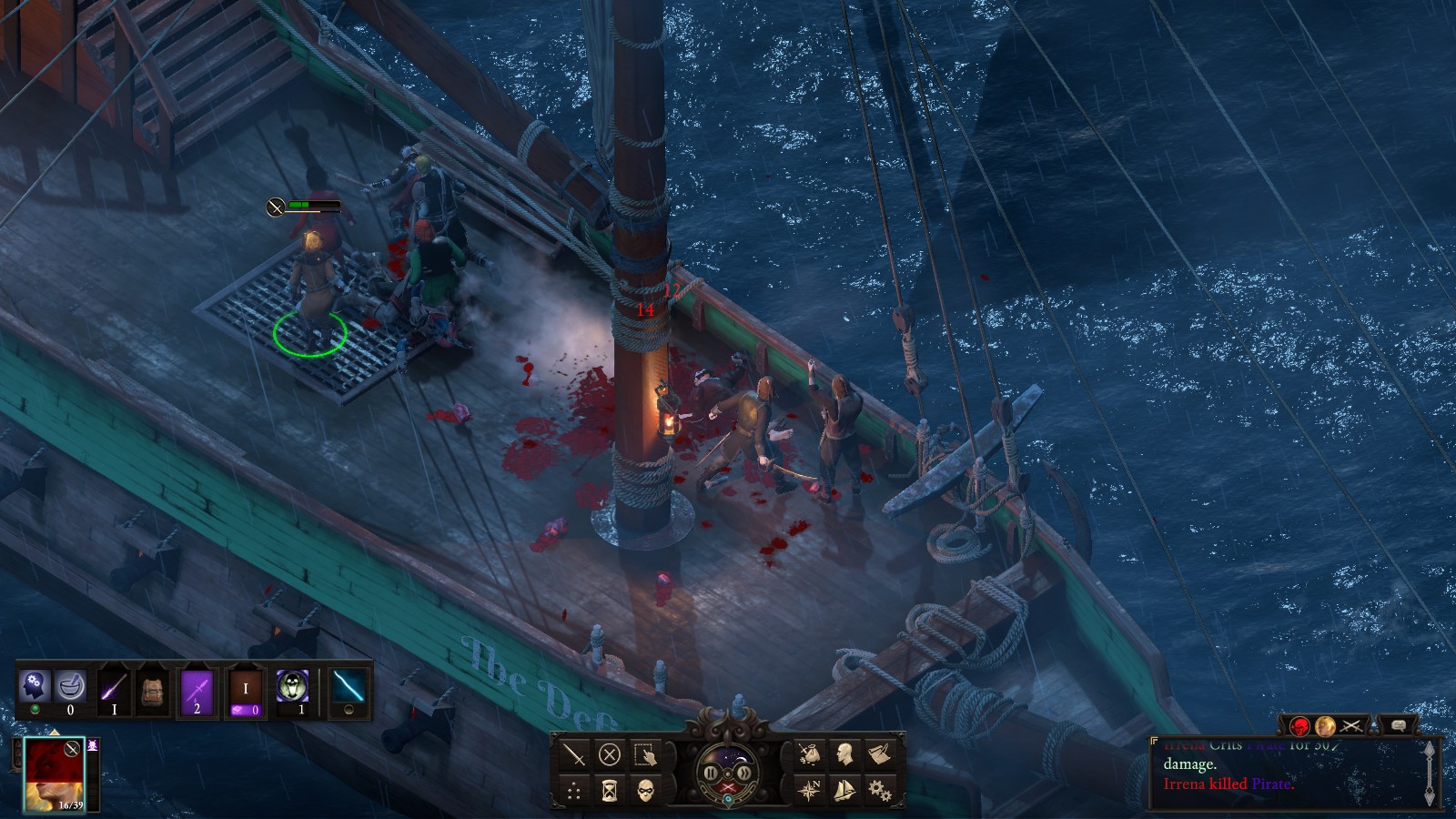1456x819 pixels.
Task: Open the ship management button
Action: tap(844, 790)
